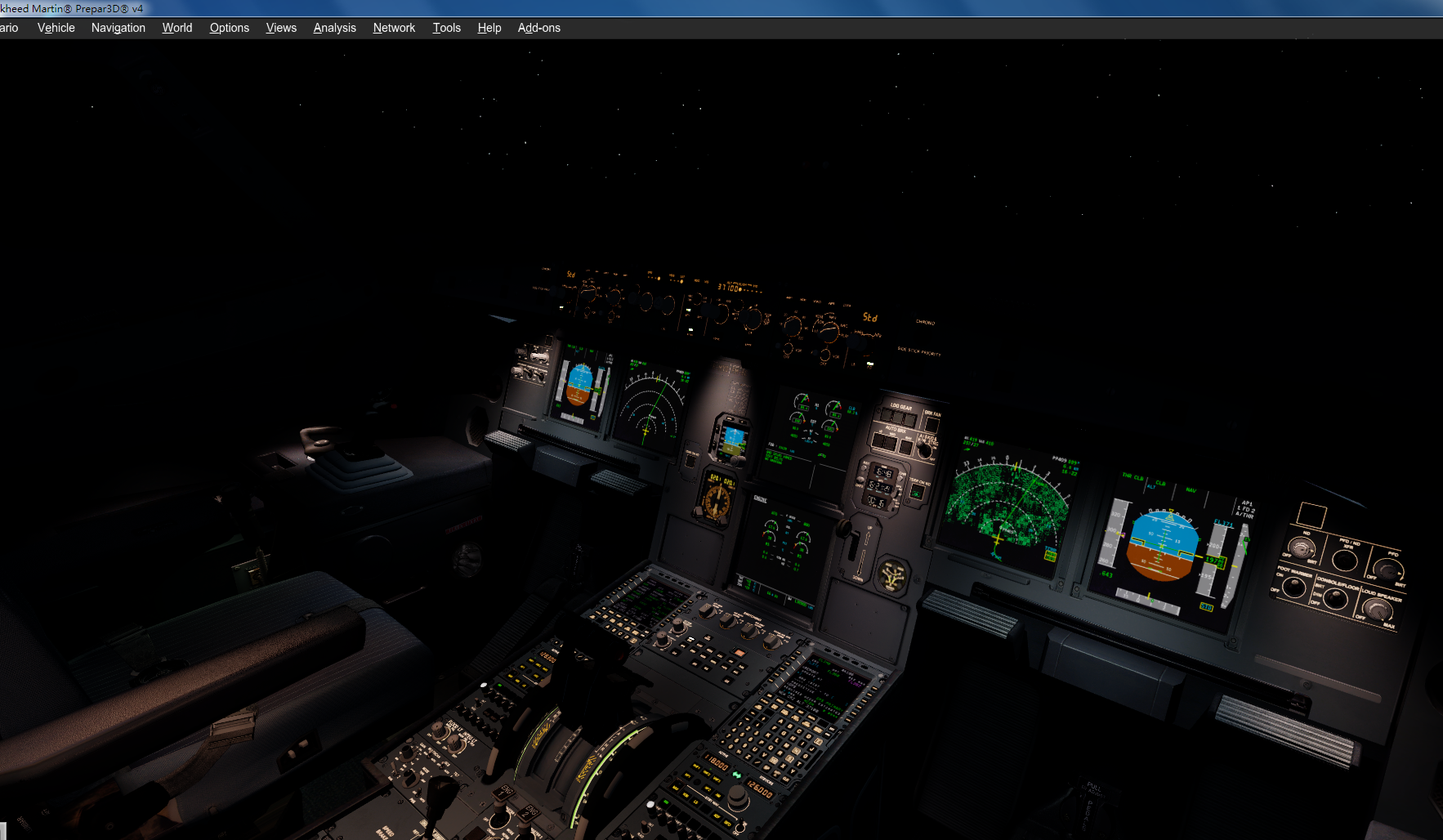Open the Add-ons menu
Screen dimensions: 1443x840
[539, 27]
